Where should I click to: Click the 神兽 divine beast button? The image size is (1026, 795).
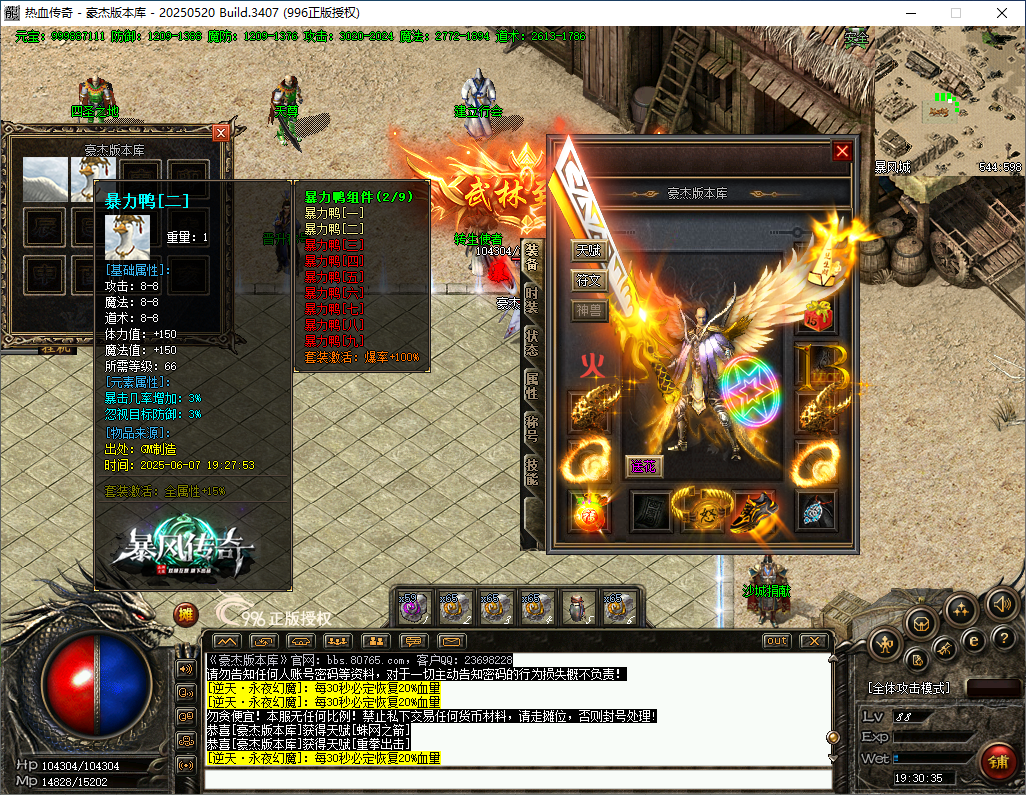click(589, 311)
